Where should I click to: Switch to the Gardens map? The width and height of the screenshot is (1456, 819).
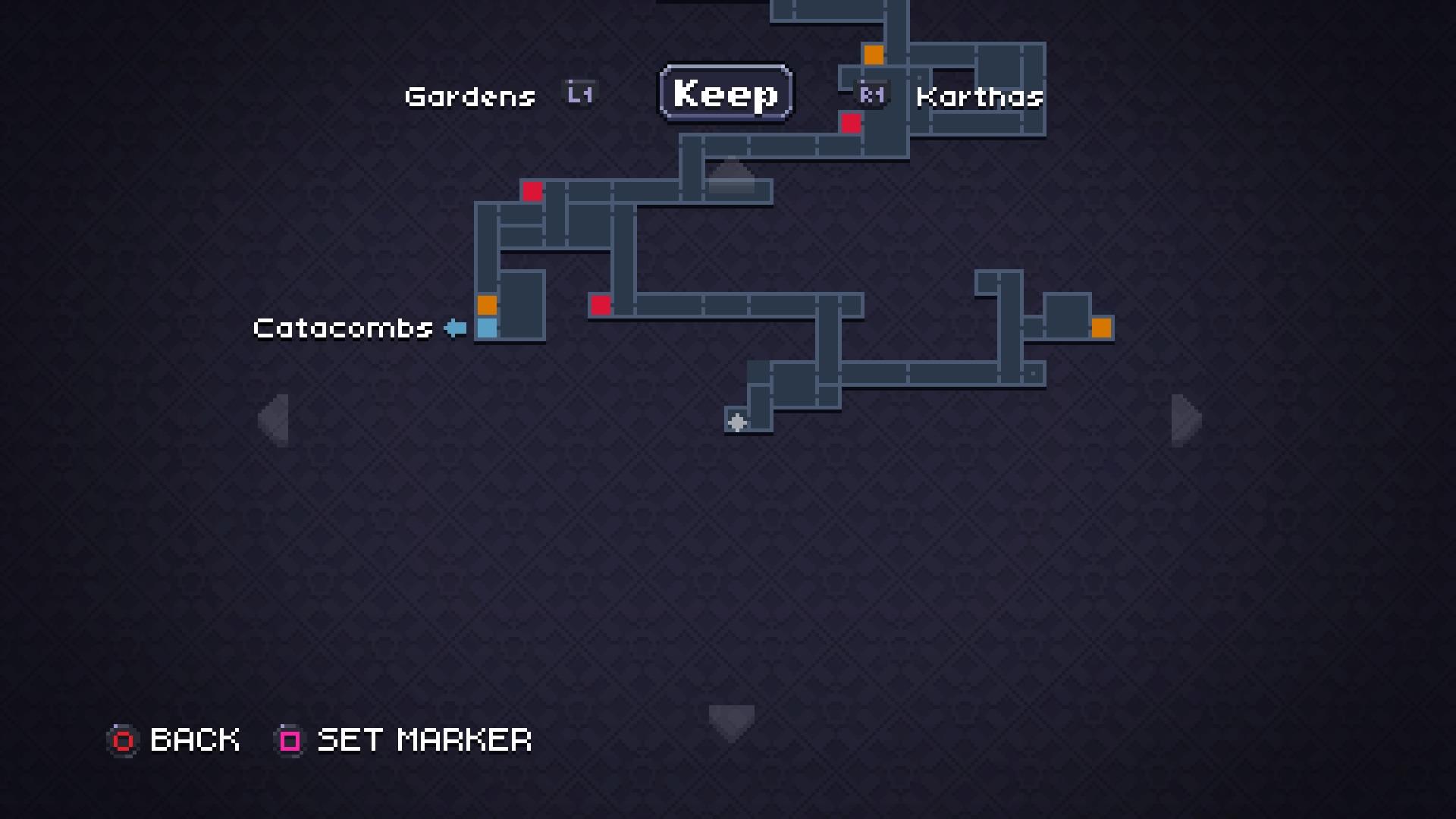[x=470, y=96]
